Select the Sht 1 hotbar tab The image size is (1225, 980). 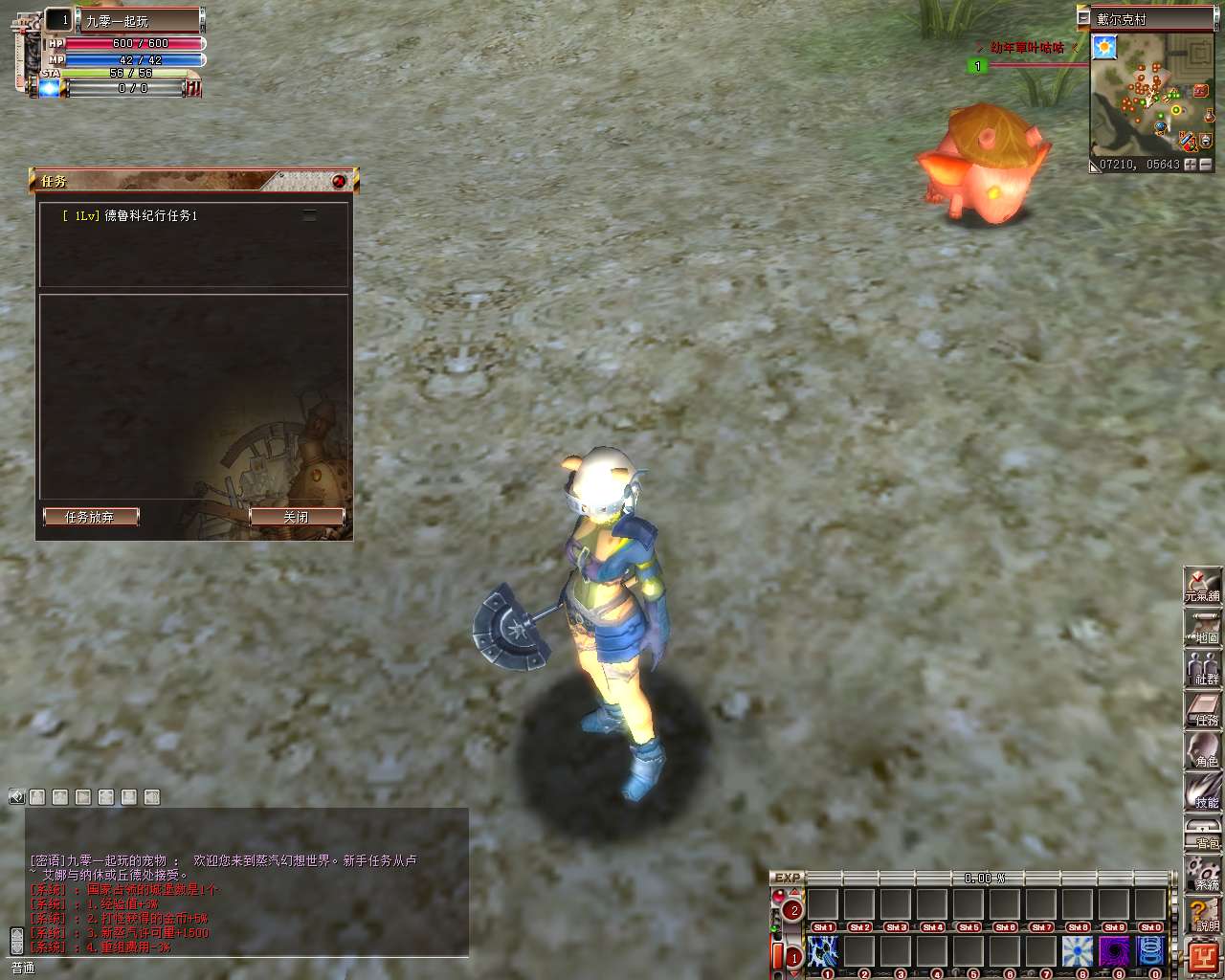click(825, 926)
